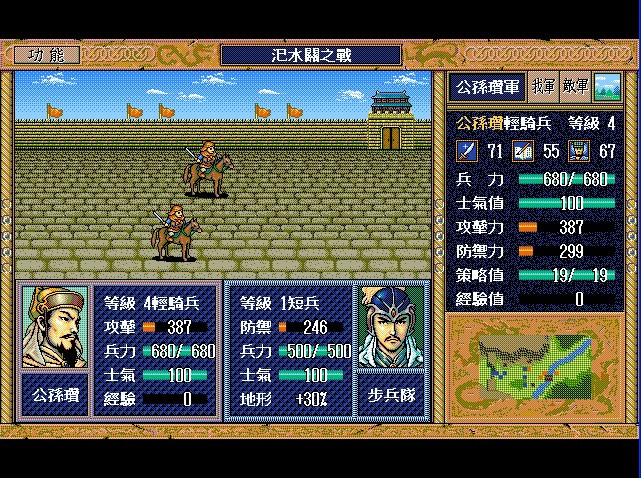The width and height of the screenshot is (641, 478).
Task: Select the 敵軍 enemy army tab
Action: click(576, 88)
